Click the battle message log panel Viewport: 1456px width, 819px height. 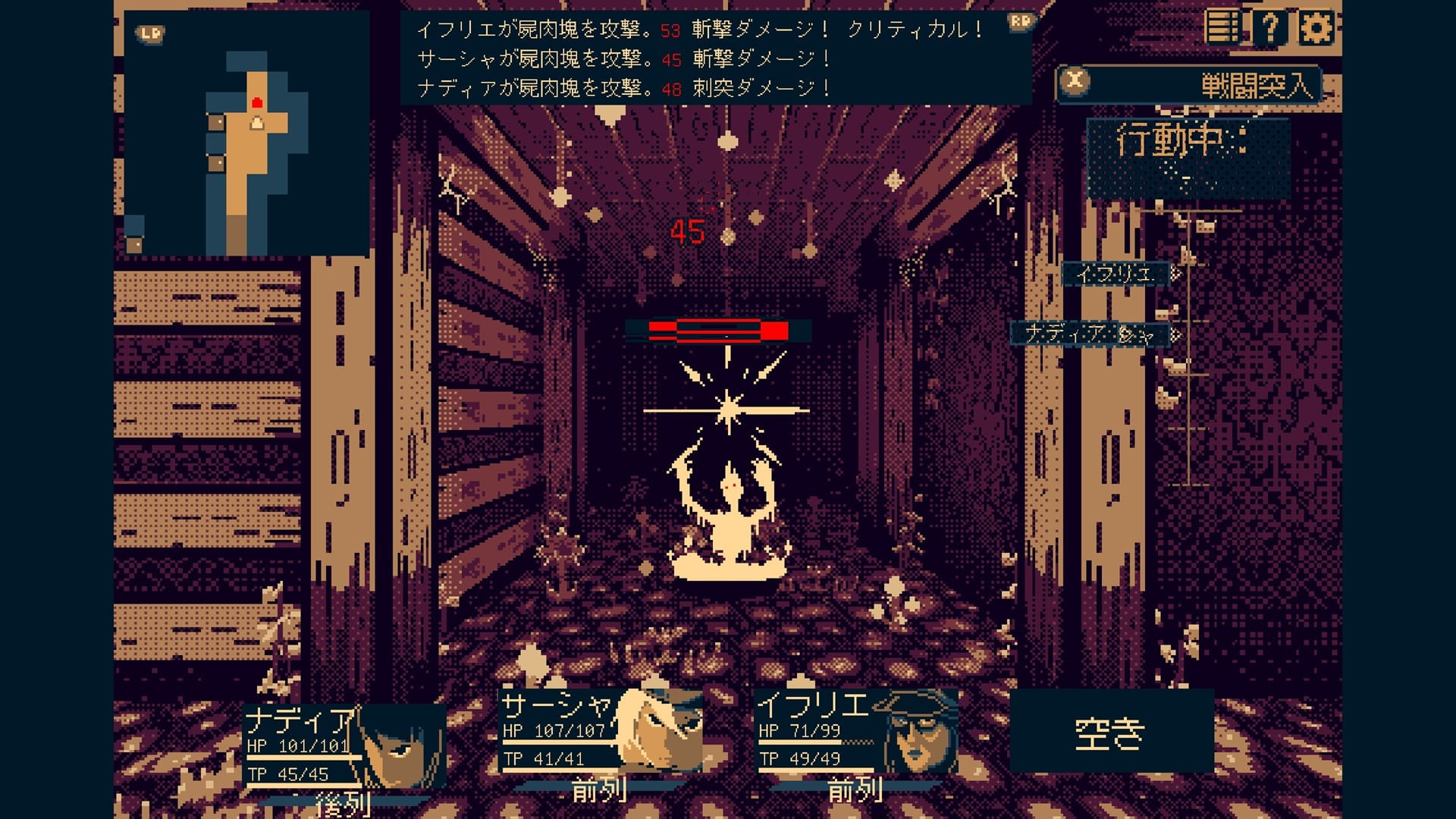click(715, 58)
